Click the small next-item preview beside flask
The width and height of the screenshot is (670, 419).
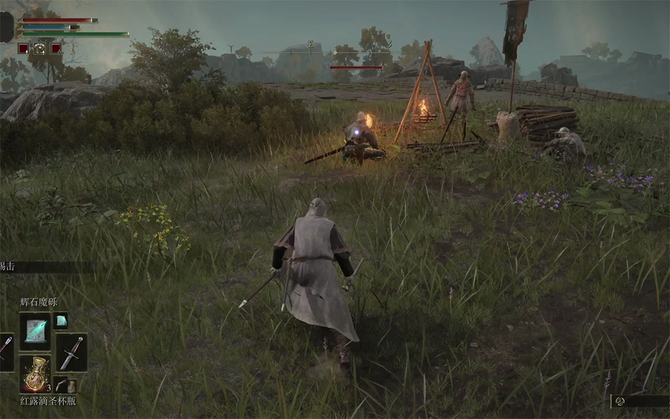(64, 386)
